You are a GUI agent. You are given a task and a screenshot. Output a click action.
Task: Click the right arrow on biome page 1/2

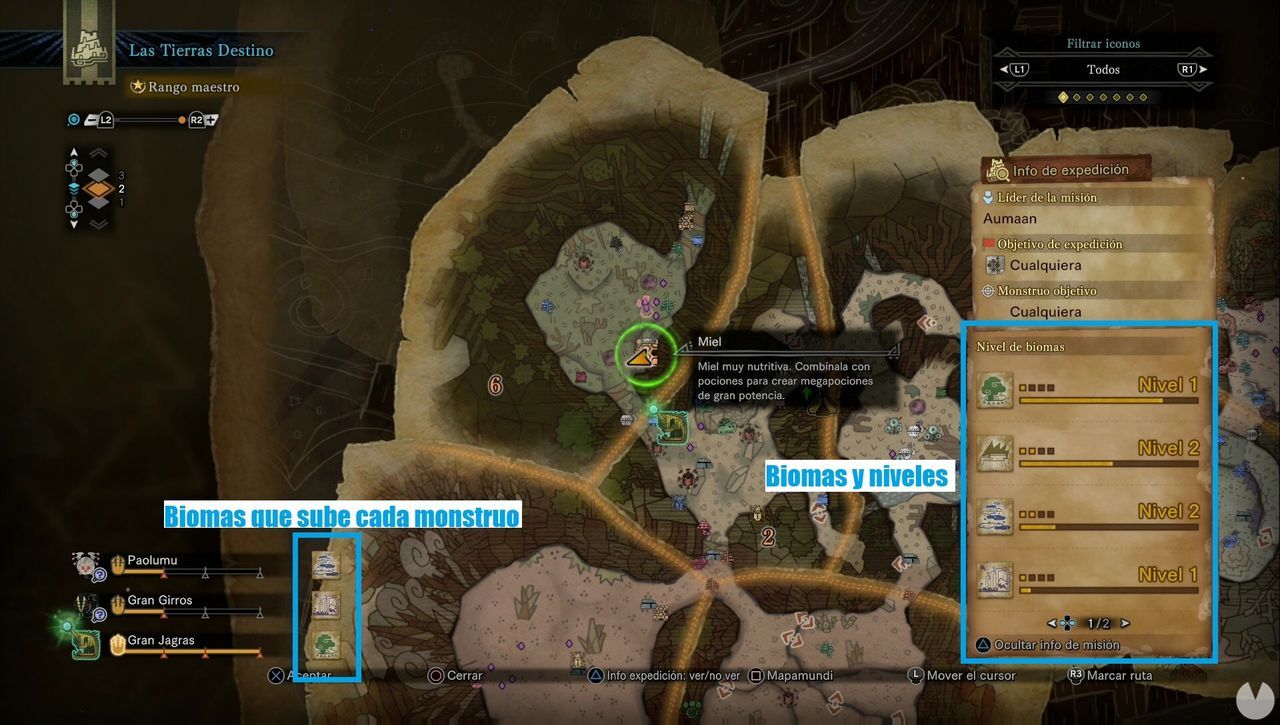coord(1124,622)
